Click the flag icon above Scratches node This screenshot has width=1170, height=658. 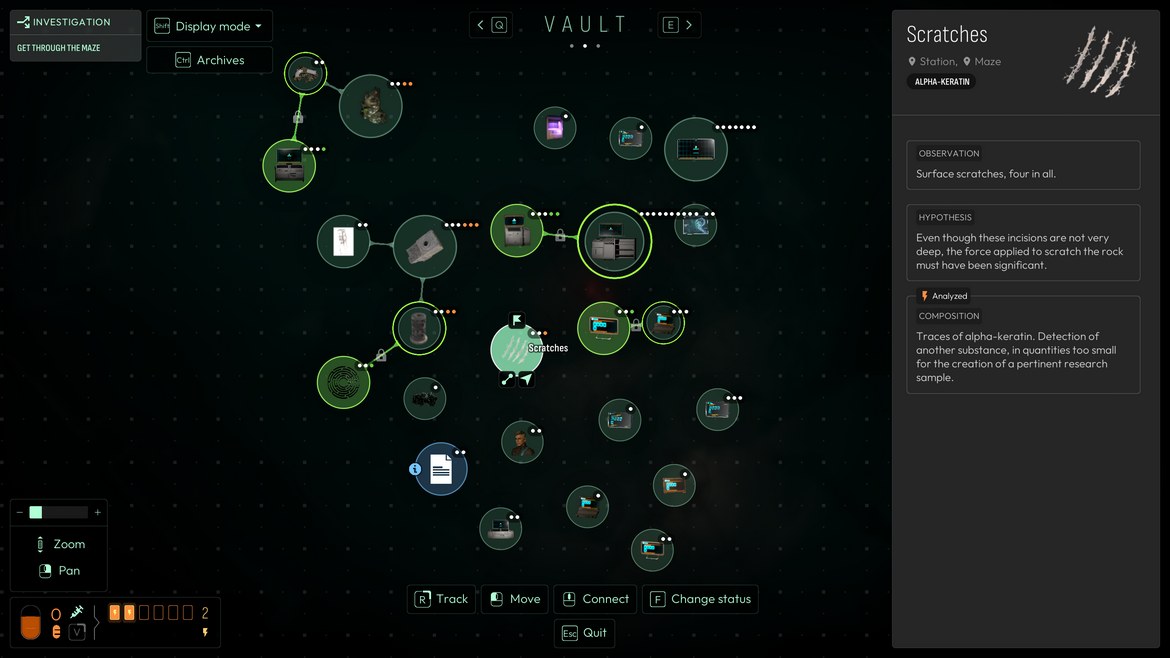(517, 320)
